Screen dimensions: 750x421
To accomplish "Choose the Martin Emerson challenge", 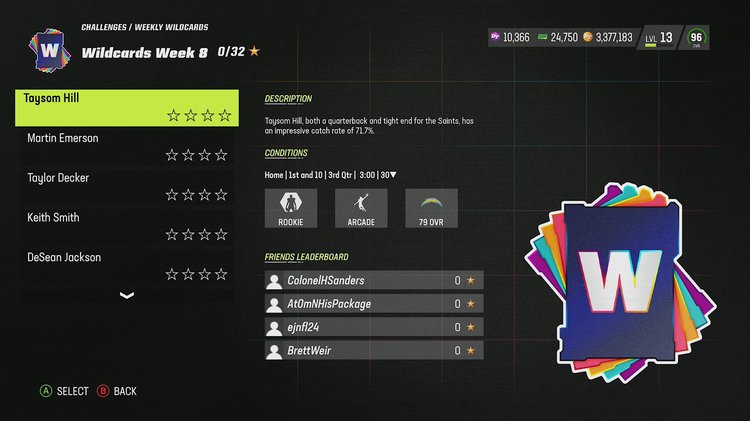I will [x=127, y=146].
